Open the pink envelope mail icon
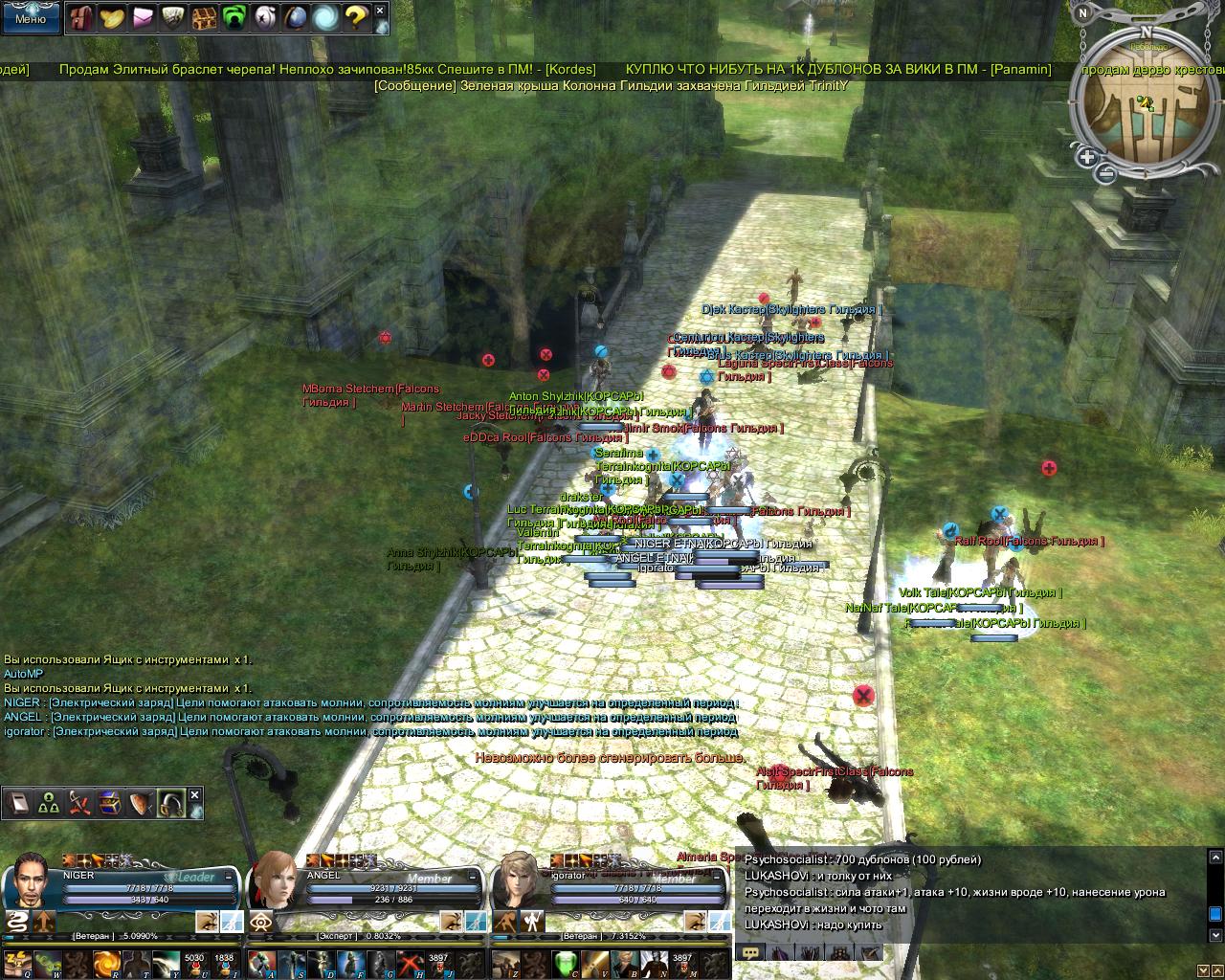The image size is (1225, 980). 143,17
